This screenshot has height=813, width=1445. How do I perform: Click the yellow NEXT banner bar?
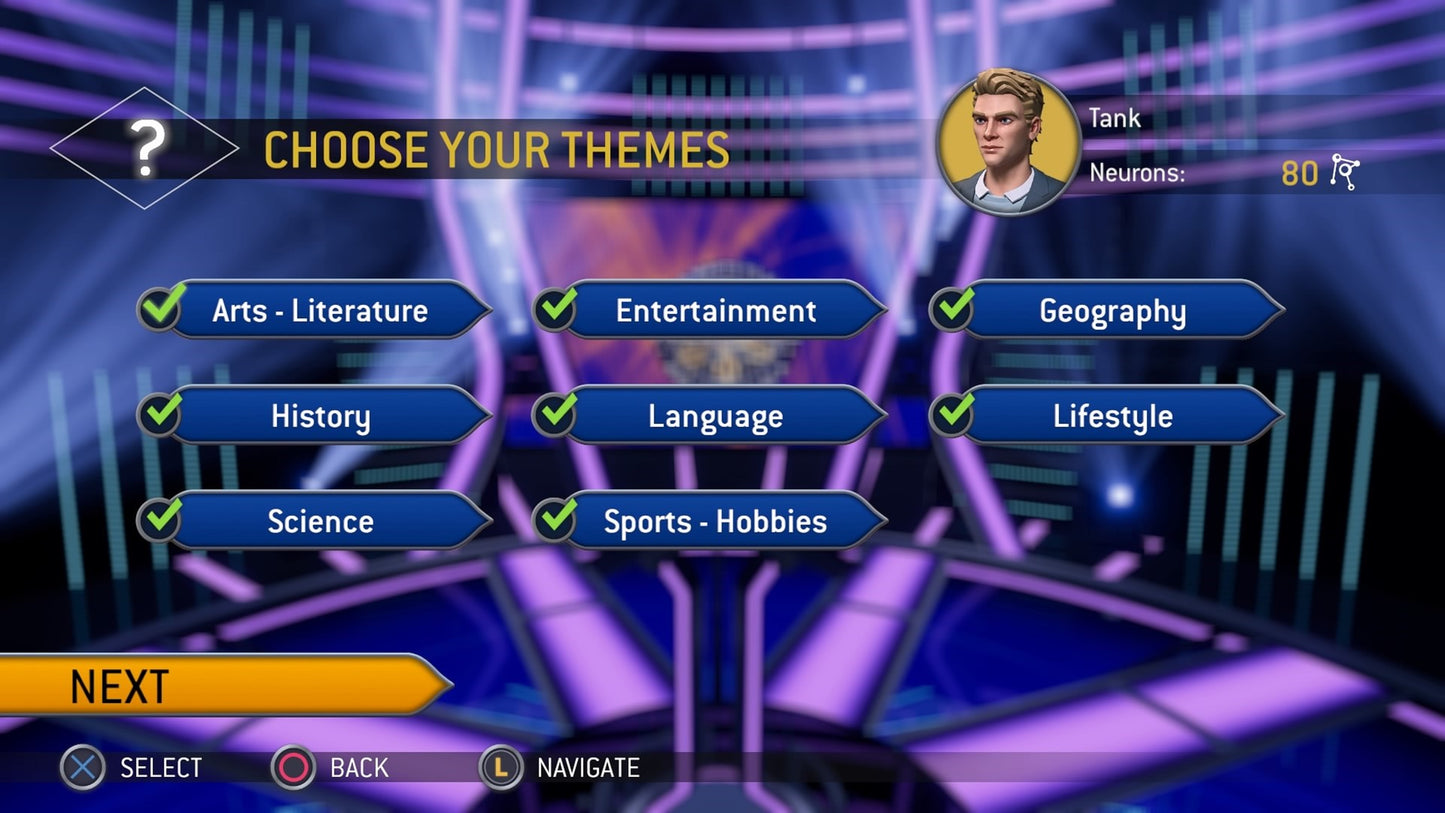200,686
